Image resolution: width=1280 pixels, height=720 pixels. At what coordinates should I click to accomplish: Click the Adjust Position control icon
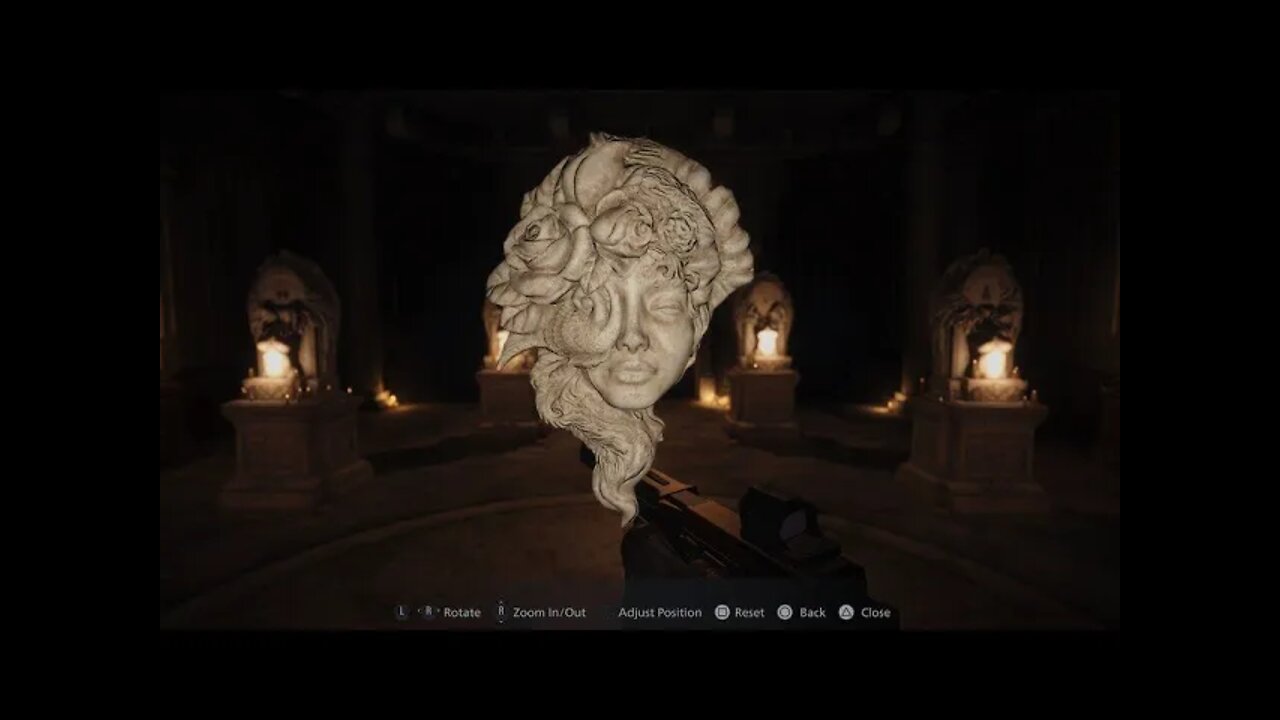coord(608,611)
